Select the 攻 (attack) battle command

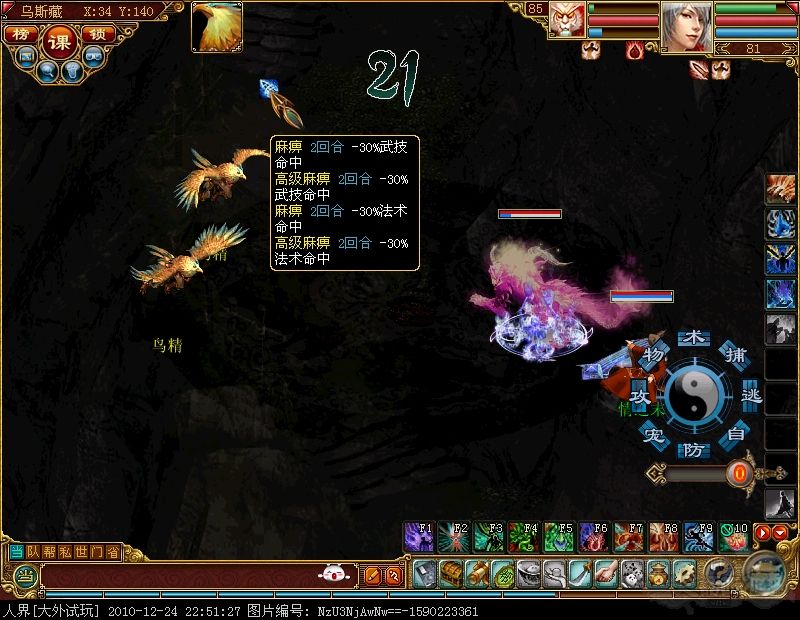(x=640, y=397)
